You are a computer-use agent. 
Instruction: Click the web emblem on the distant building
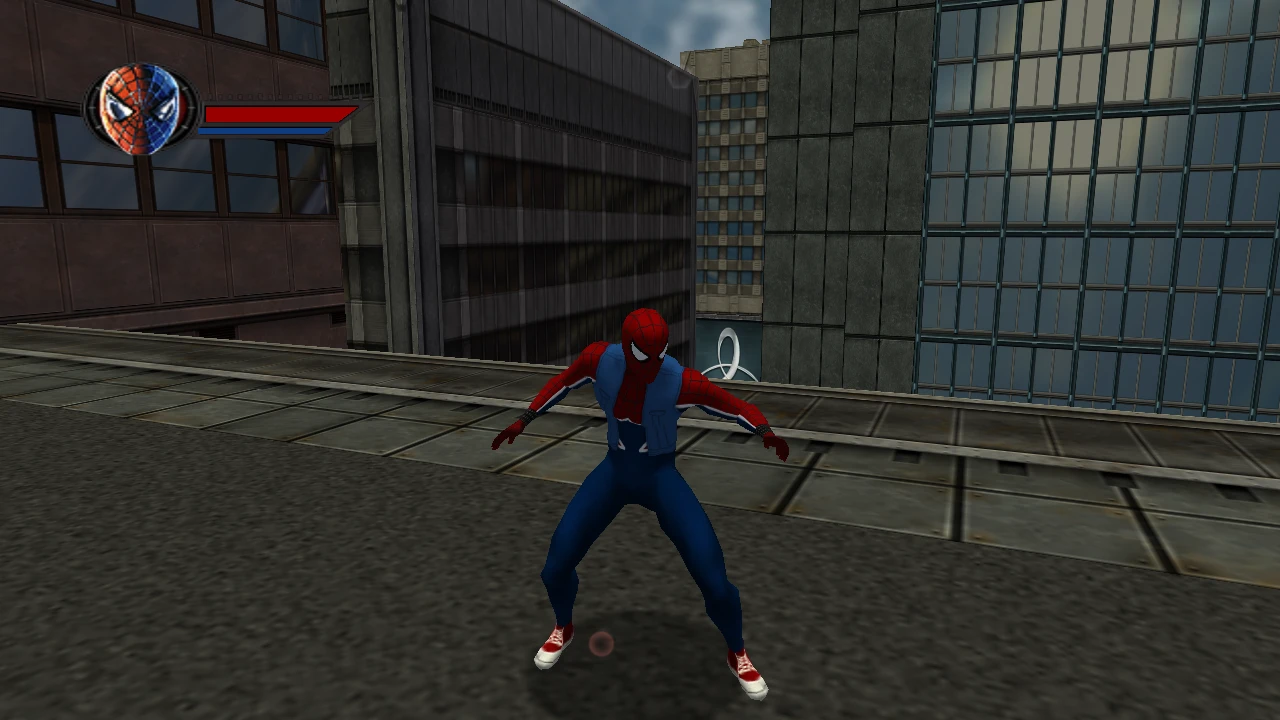731,352
